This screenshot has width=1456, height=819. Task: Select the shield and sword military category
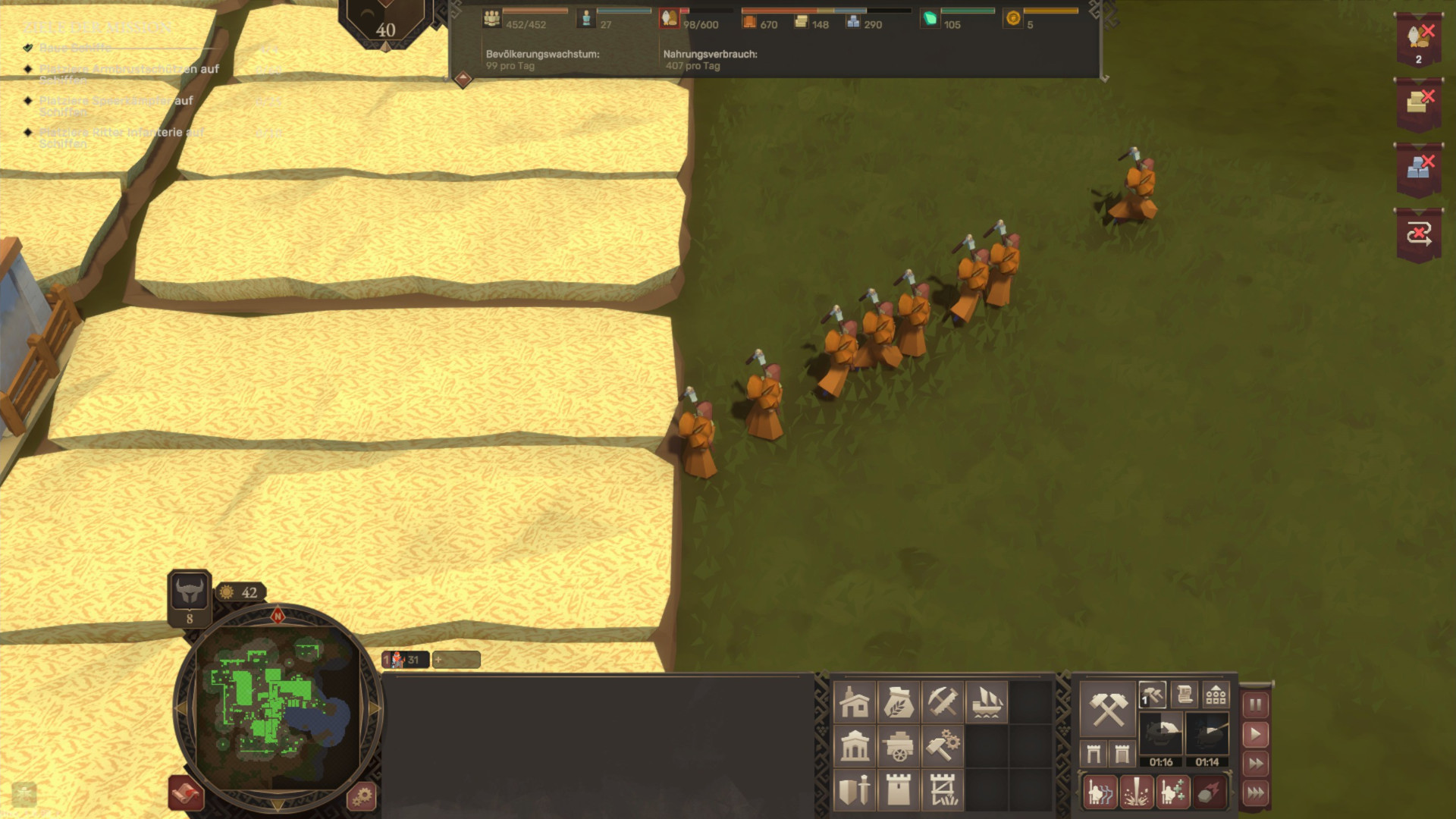[x=855, y=790]
